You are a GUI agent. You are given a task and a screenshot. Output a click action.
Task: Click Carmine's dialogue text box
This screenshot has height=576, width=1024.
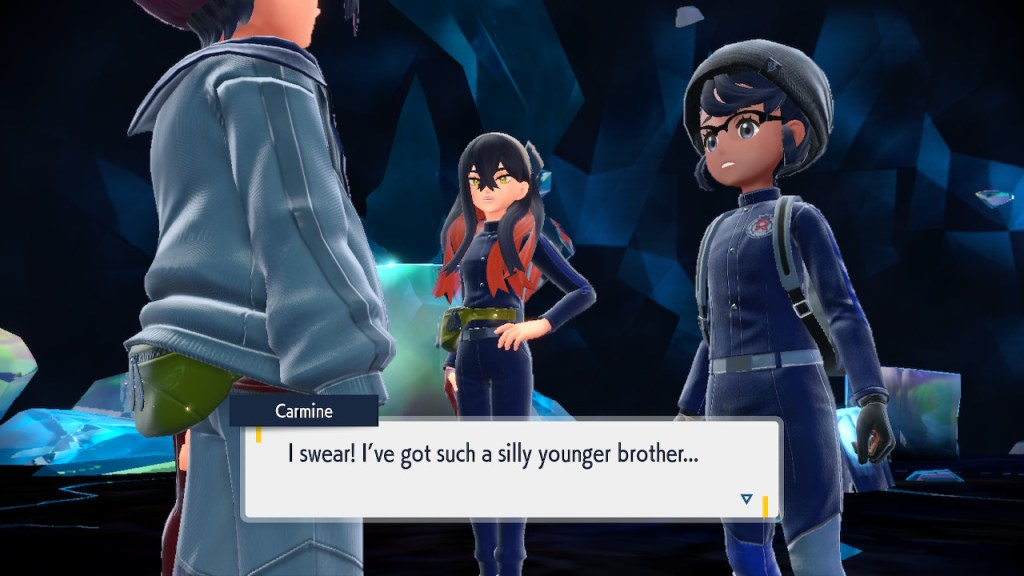pos(510,468)
